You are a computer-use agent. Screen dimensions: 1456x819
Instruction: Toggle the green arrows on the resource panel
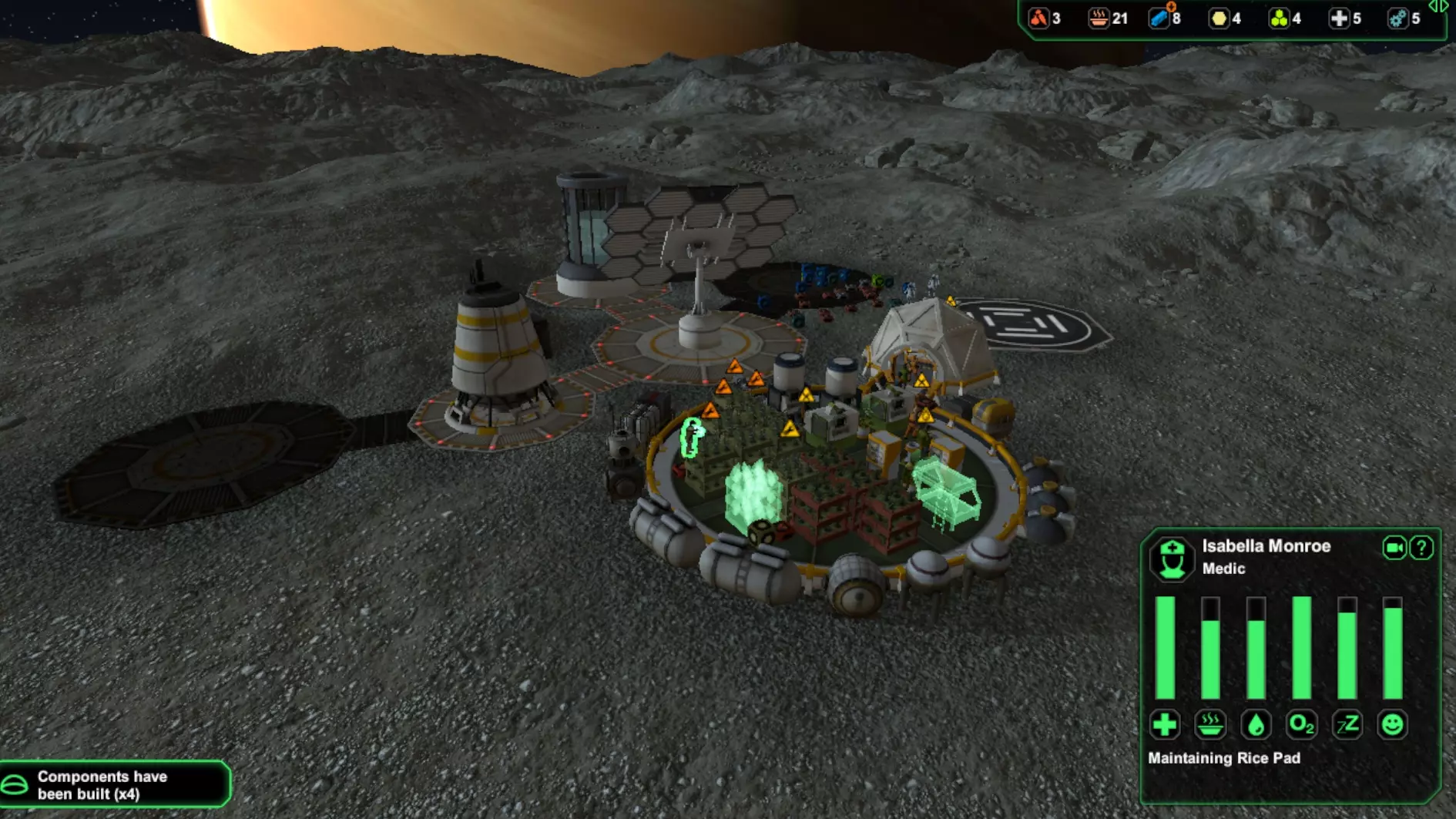[x=1438, y=7]
